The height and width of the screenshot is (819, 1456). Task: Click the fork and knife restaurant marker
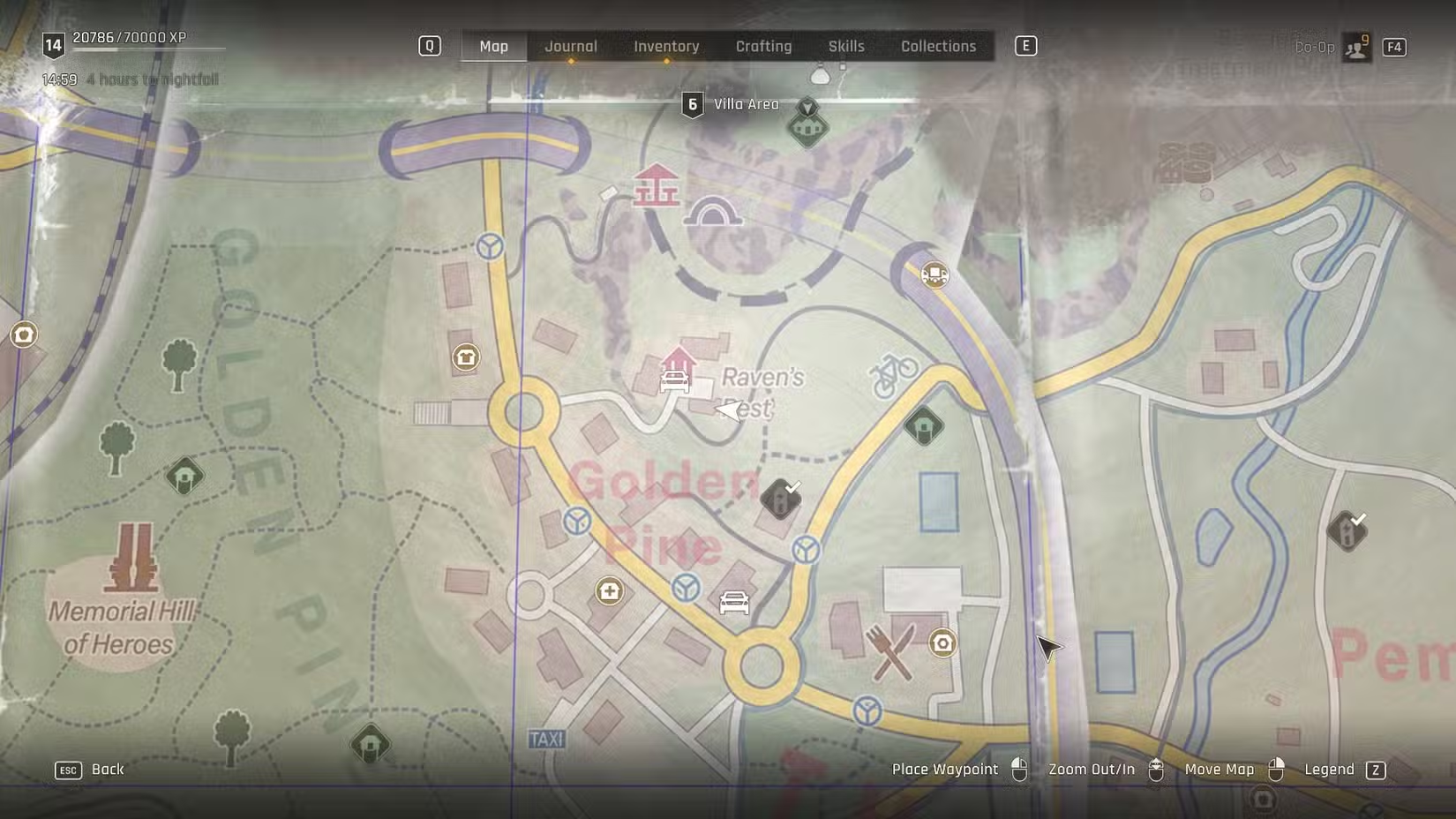coord(889,652)
